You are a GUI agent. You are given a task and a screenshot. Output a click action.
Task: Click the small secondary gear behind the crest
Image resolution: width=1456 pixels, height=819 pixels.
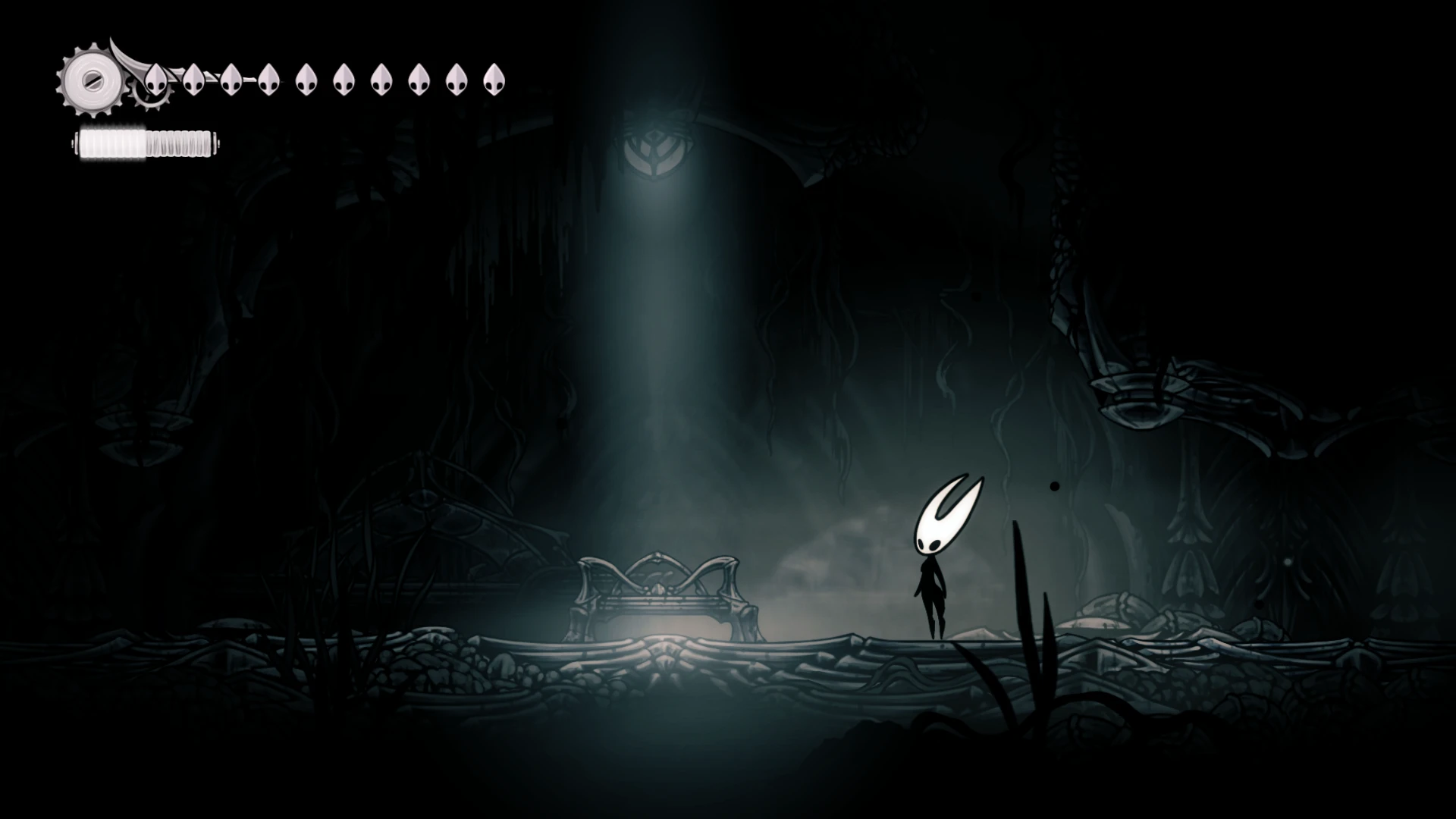(146, 99)
